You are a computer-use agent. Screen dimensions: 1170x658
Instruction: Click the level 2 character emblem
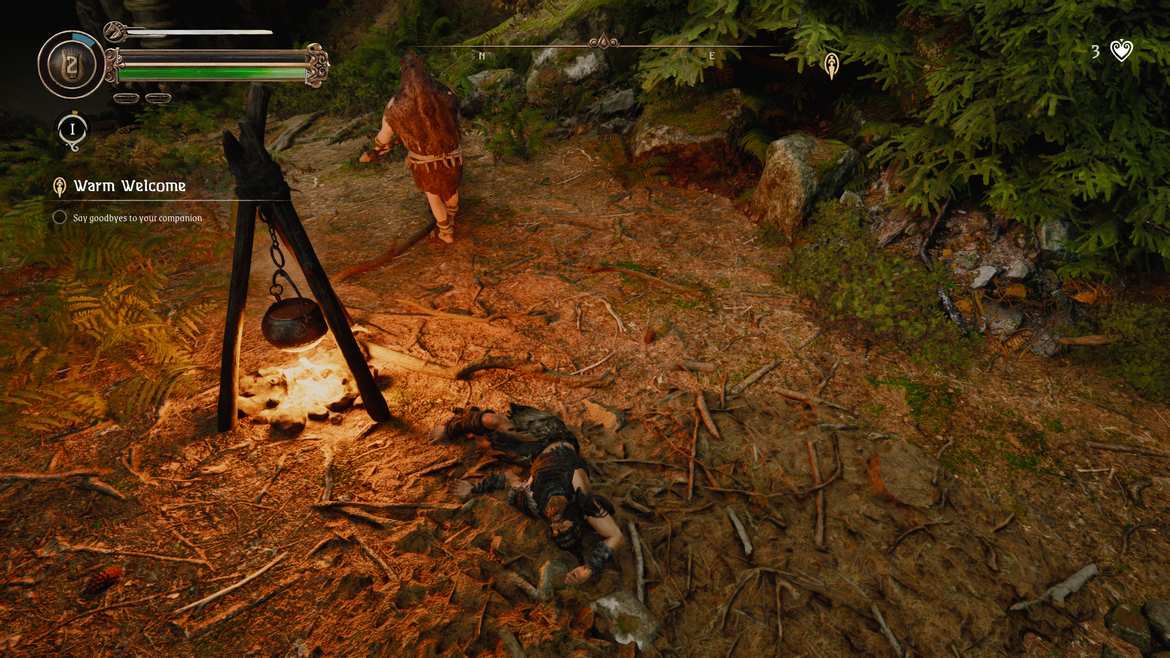[x=71, y=64]
